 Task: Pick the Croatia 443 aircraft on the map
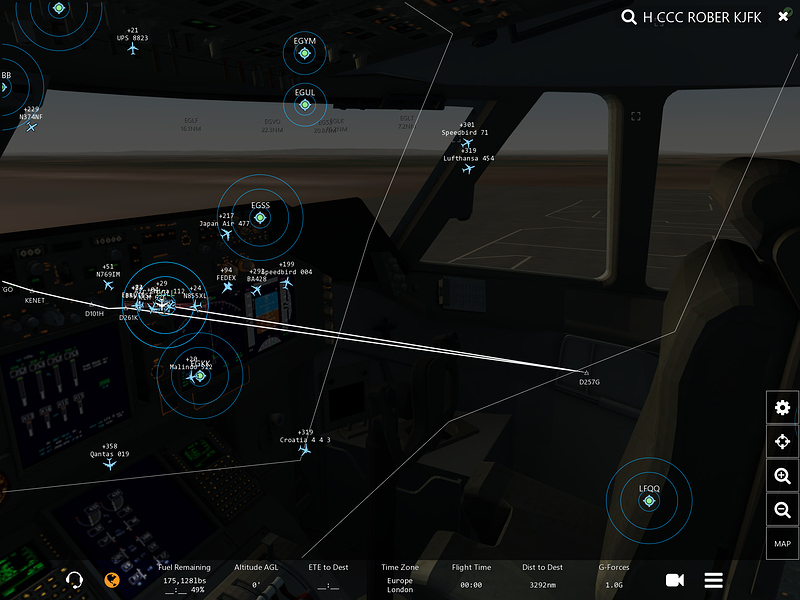[x=305, y=450]
